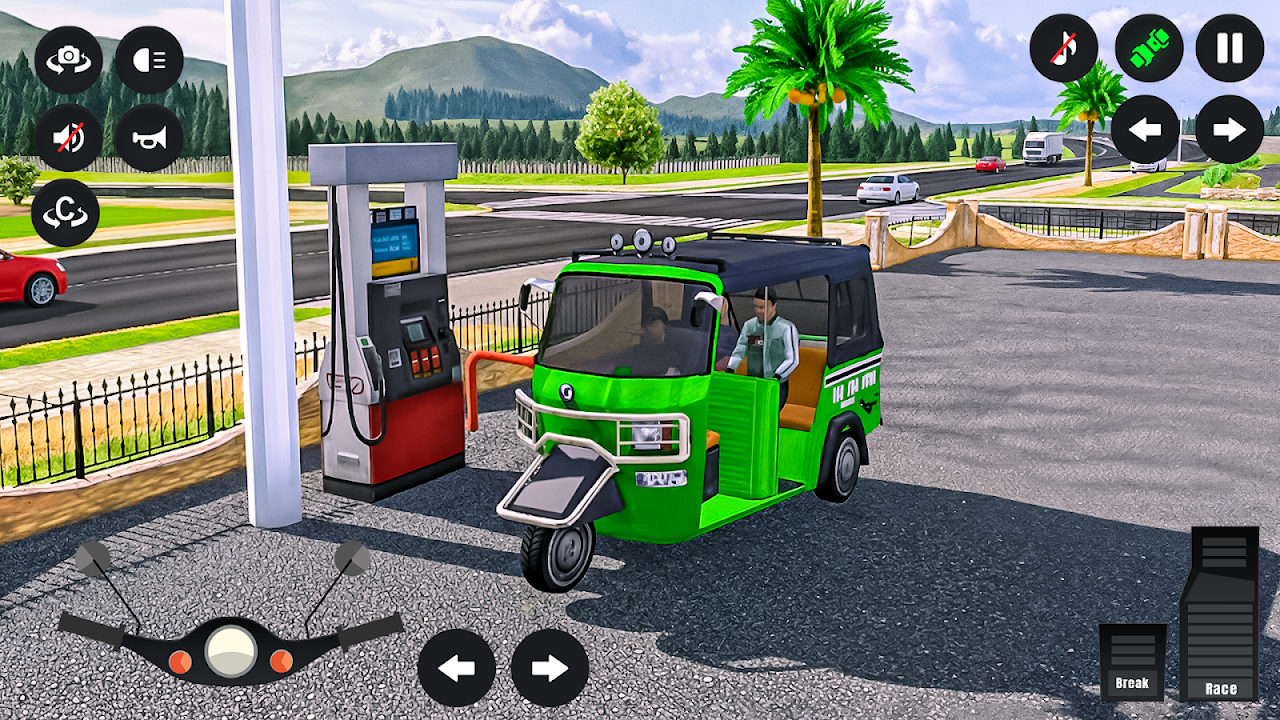Switch the camera view
Screen dimensions: 1280x720
(x=69, y=60)
